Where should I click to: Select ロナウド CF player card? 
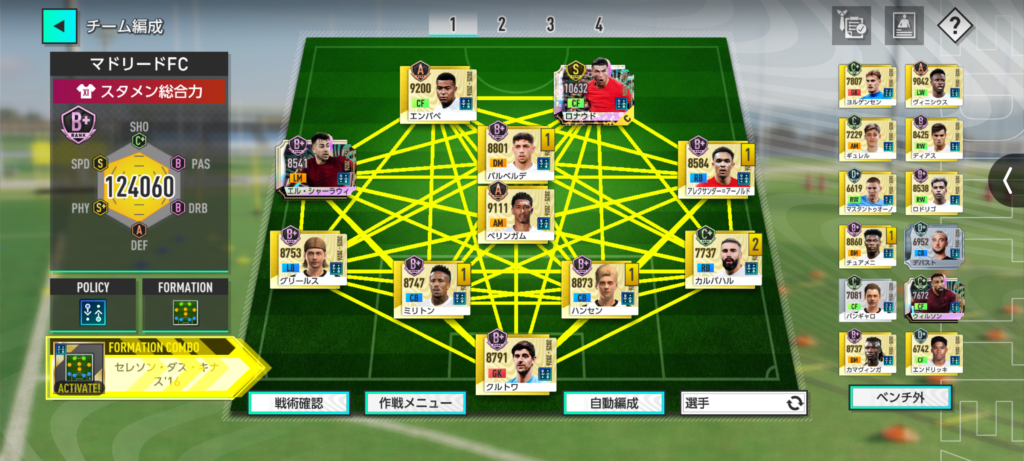(595, 90)
